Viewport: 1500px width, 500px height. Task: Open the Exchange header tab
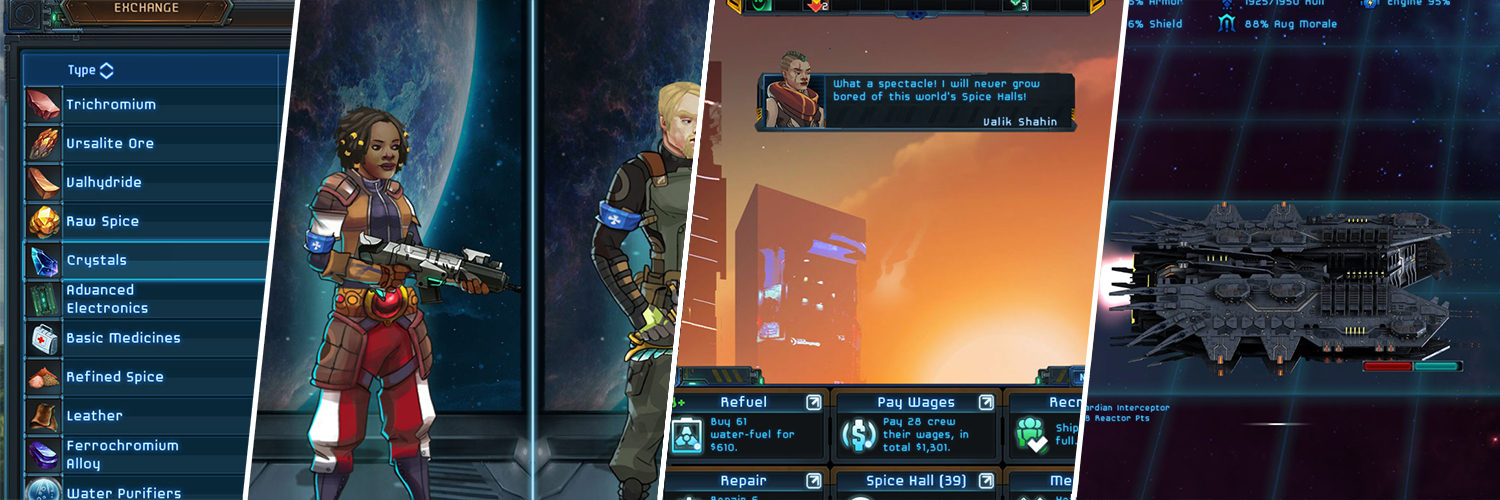146,9
